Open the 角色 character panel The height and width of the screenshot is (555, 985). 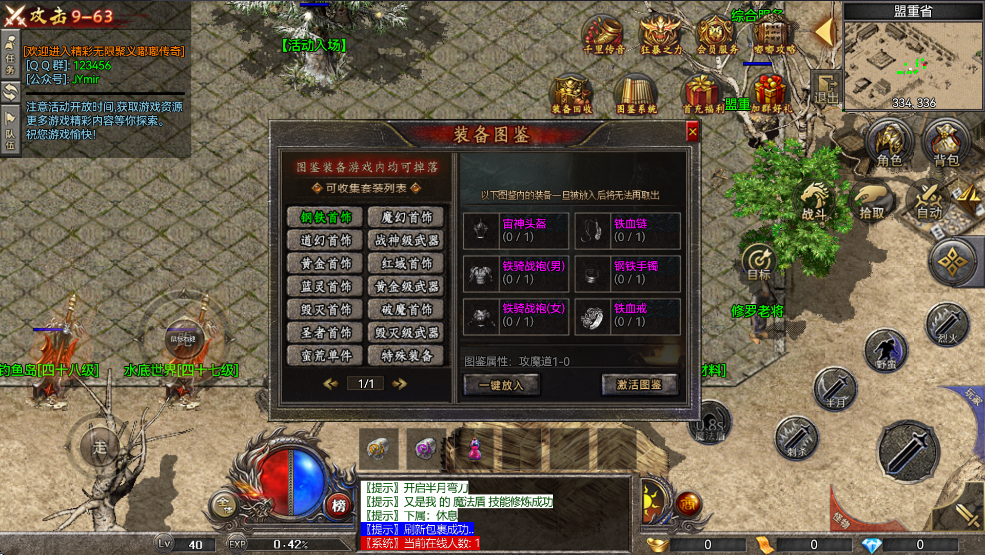(x=889, y=143)
